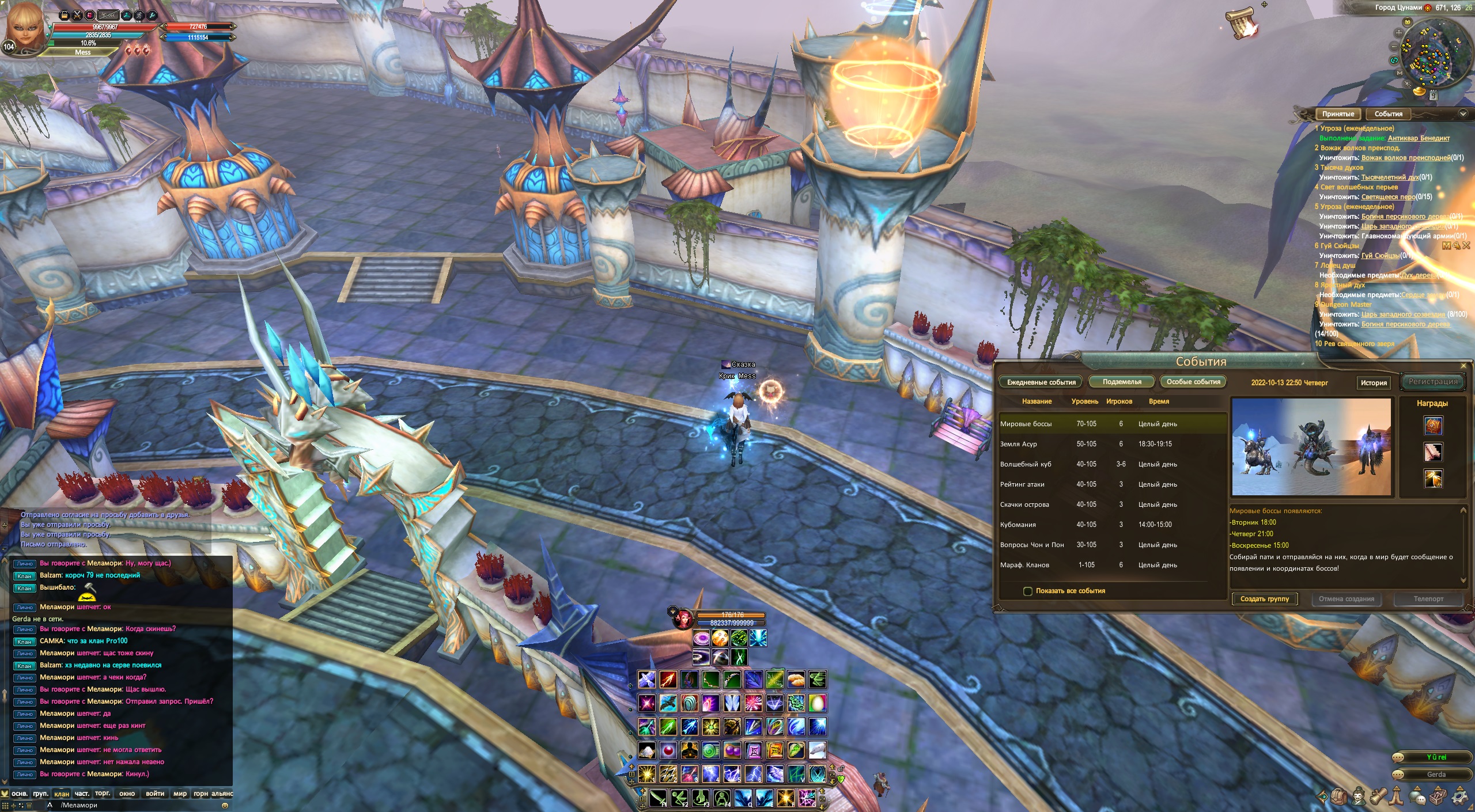
Task: Click the Создать группу button
Action: tap(1264, 599)
